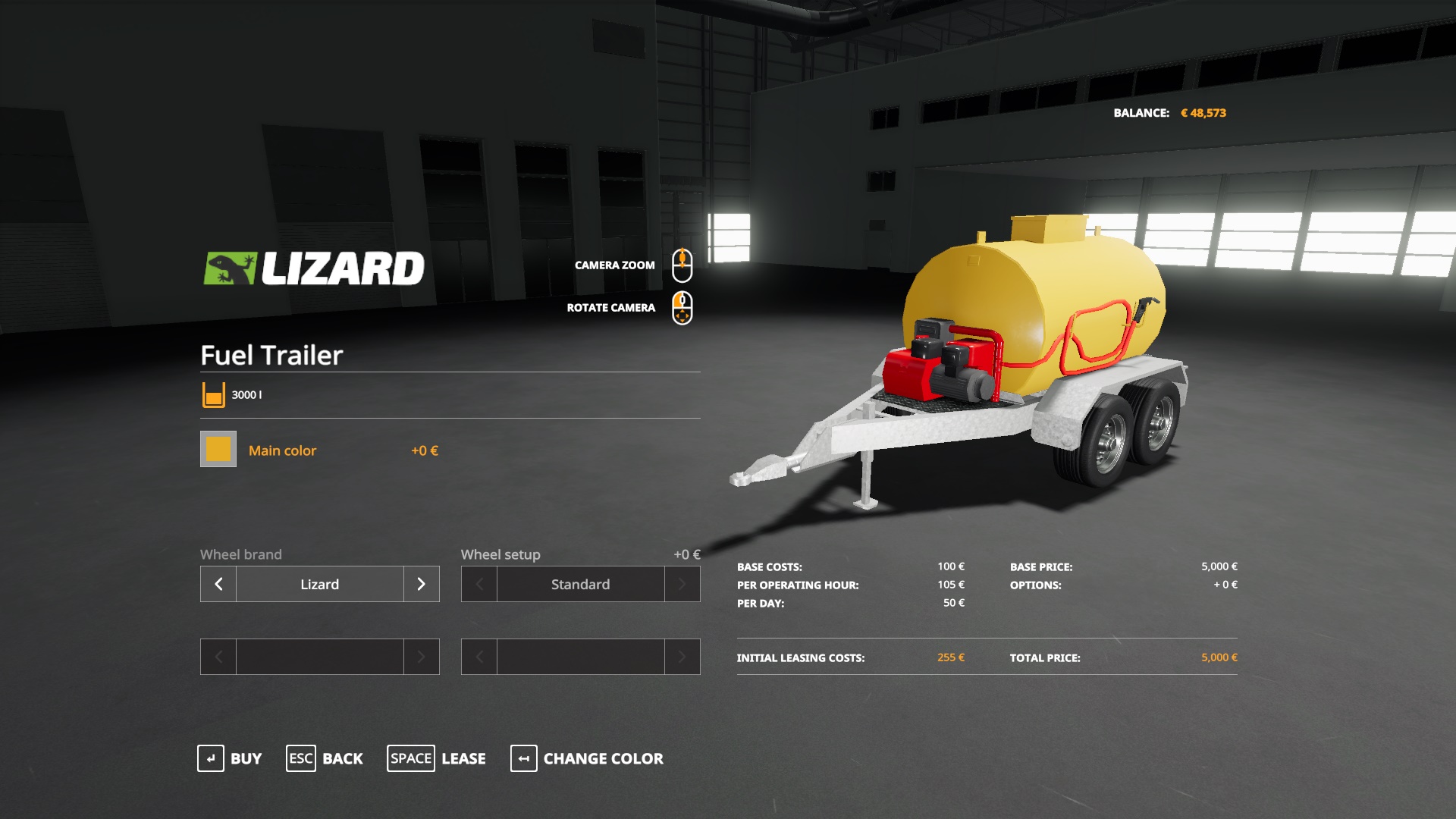This screenshot has height=819, width=1456.
Task: Click LEASE to lease the trailer
Action: [x=463, y=758]
